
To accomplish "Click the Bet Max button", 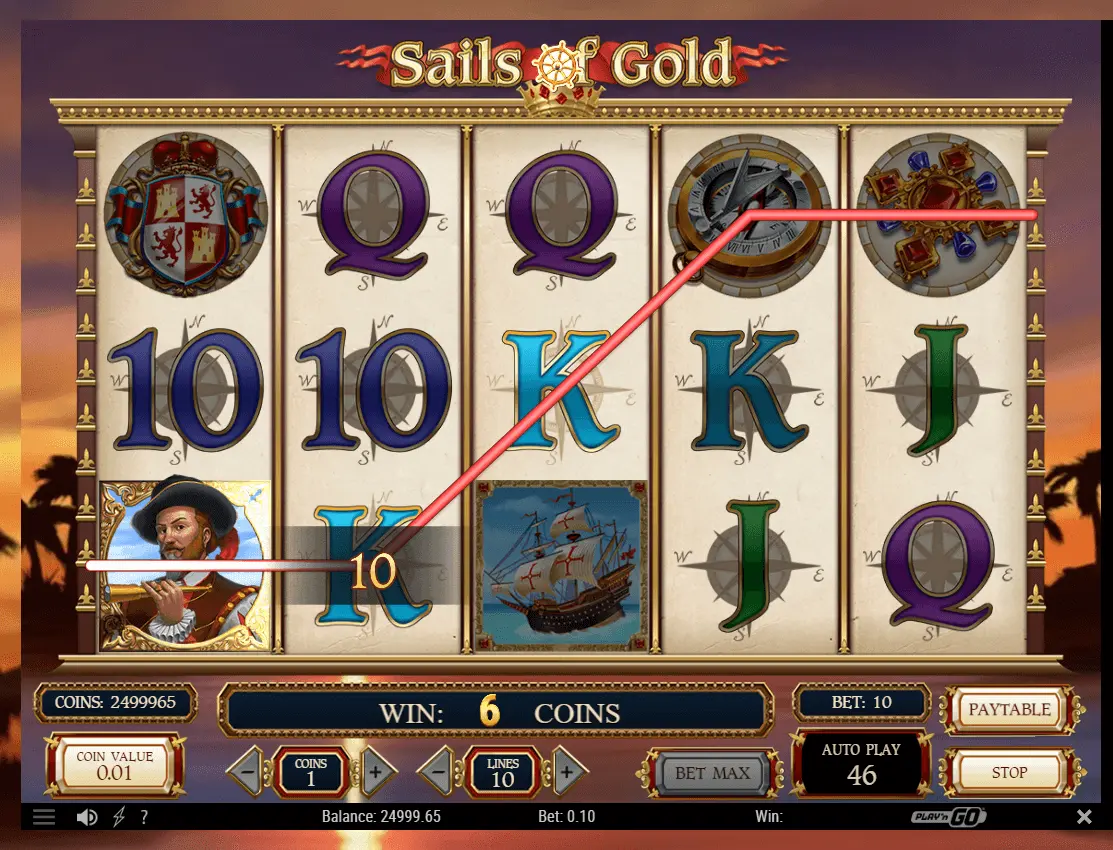I will (712, 772).
